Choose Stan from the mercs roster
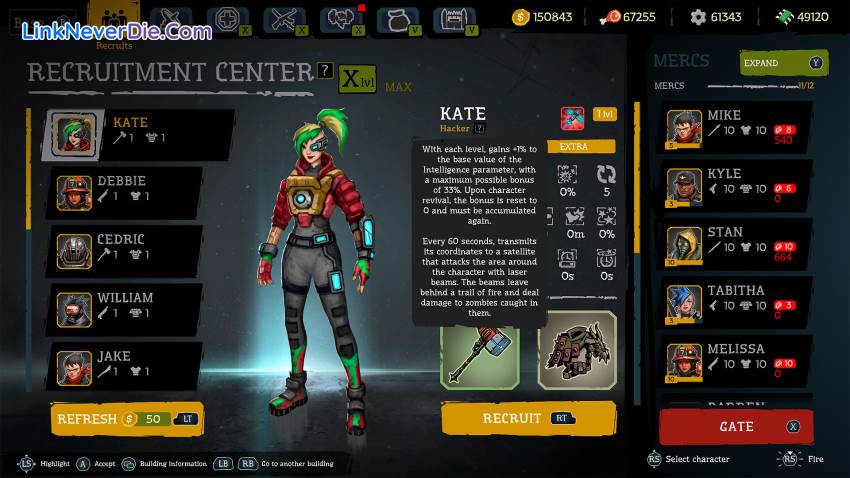Screen dimensions: 850x478 coord(735,244)
